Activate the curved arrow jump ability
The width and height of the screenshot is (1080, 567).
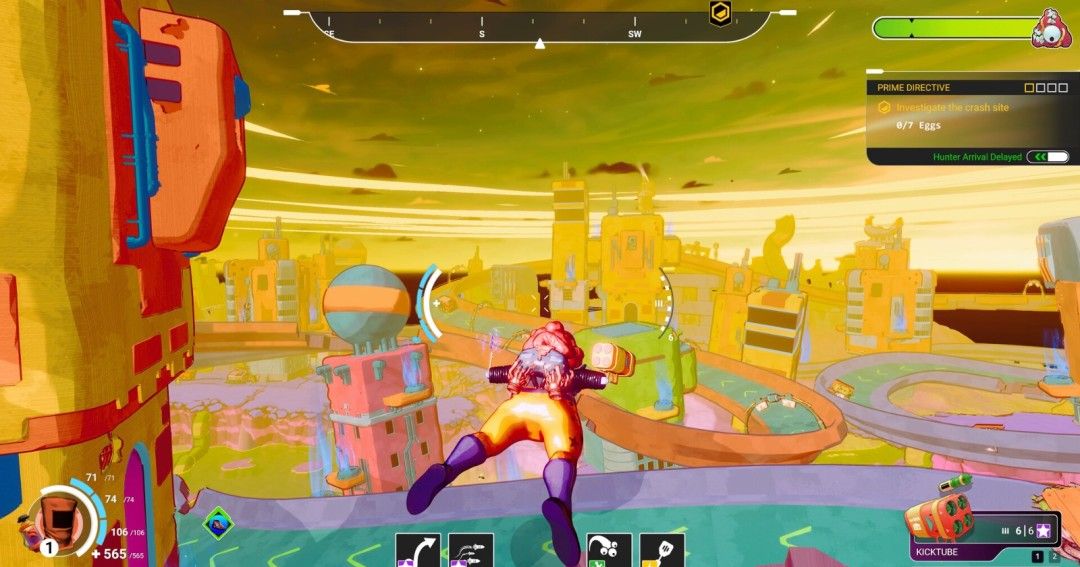[x=418, y=550]
